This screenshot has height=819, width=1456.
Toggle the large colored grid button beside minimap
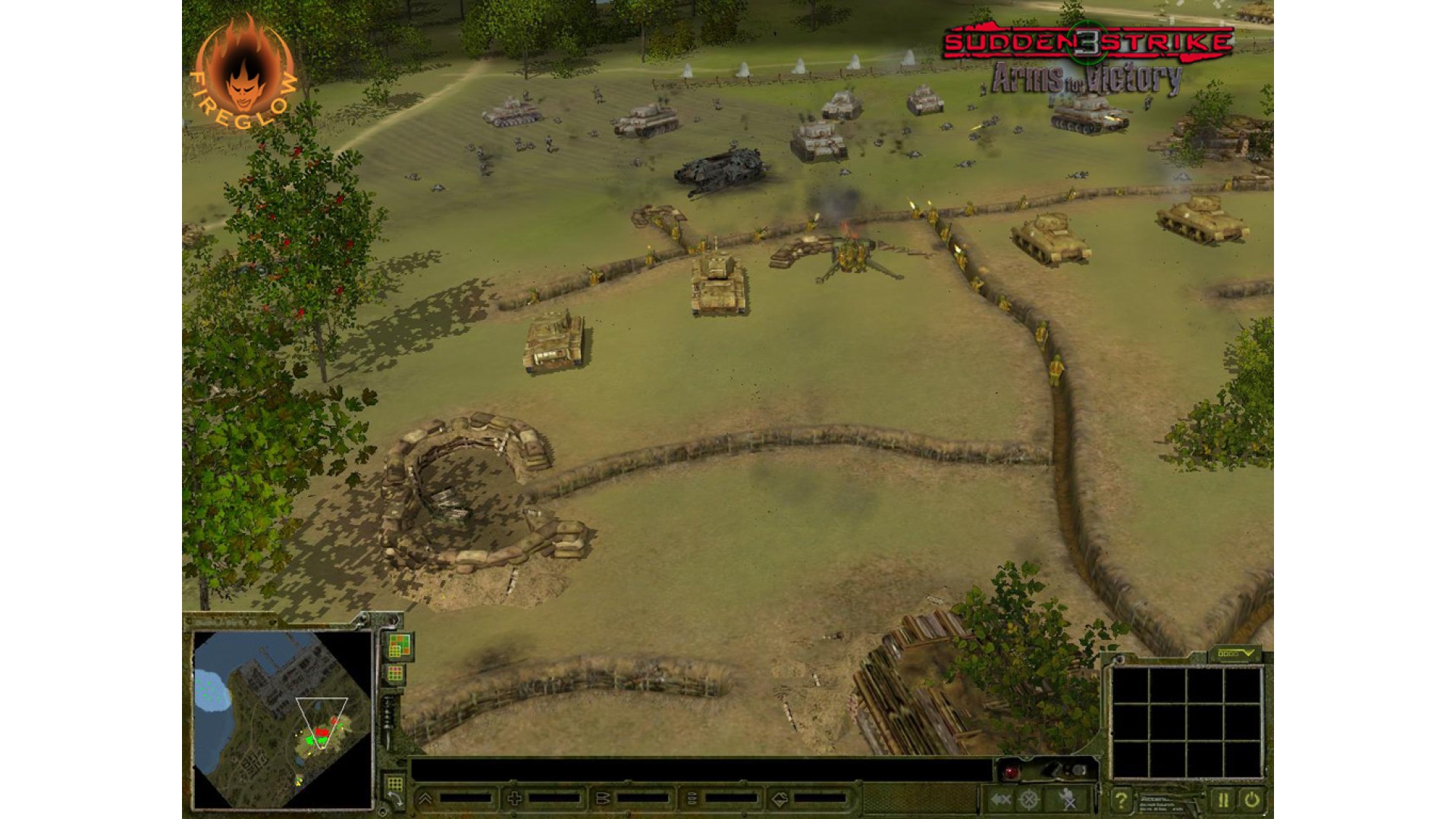399,645
